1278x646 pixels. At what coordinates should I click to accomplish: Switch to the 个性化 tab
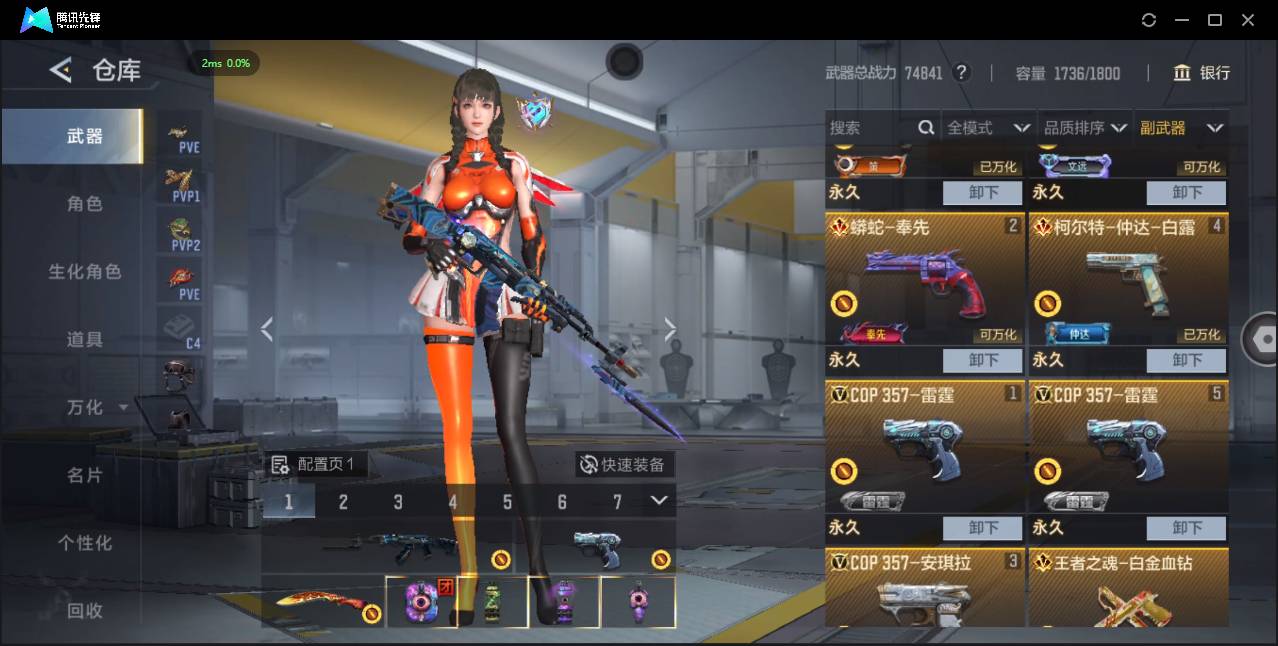[x=85, y=543]
